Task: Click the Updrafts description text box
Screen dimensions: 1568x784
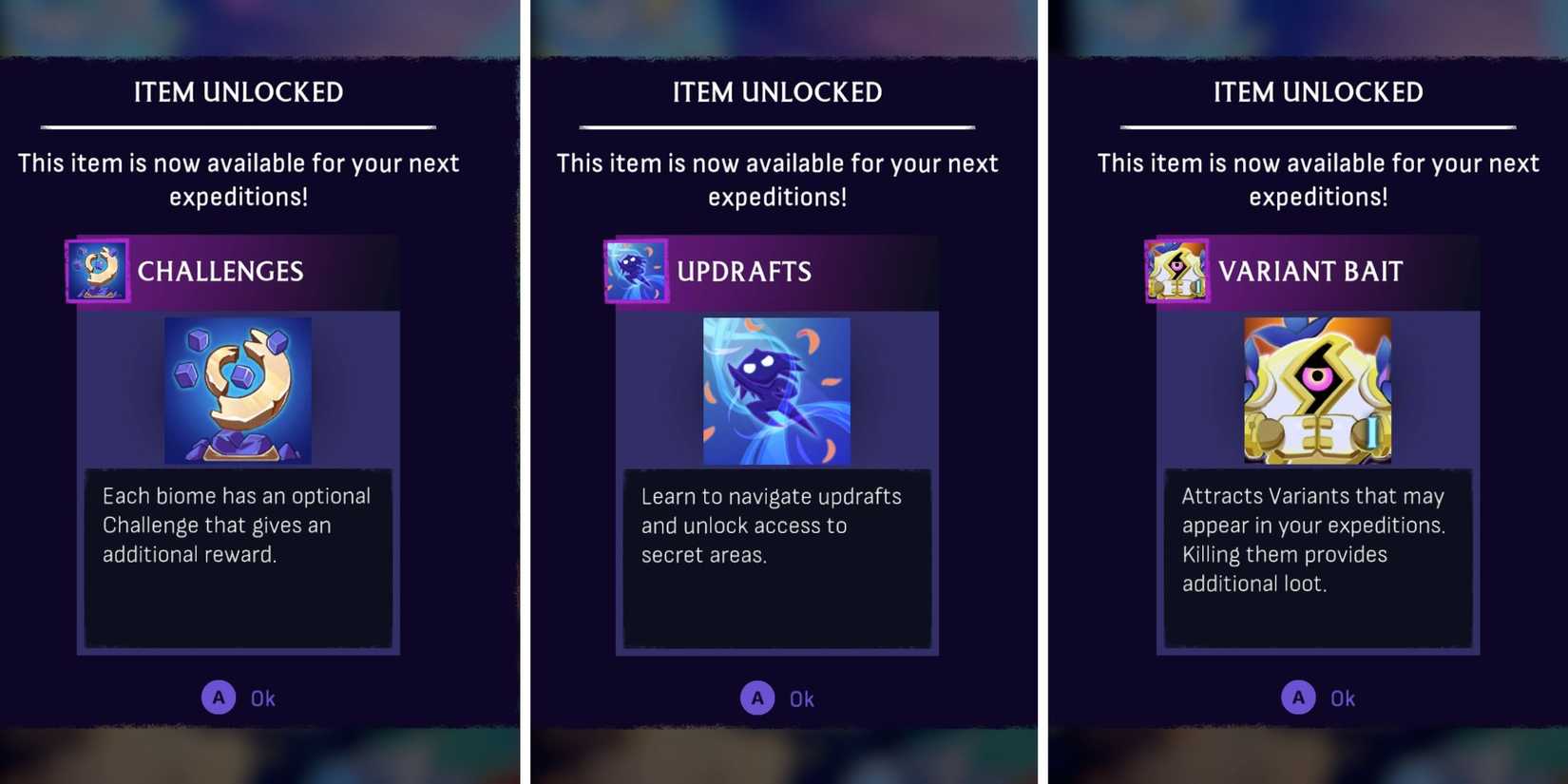Action: point(776,559)
